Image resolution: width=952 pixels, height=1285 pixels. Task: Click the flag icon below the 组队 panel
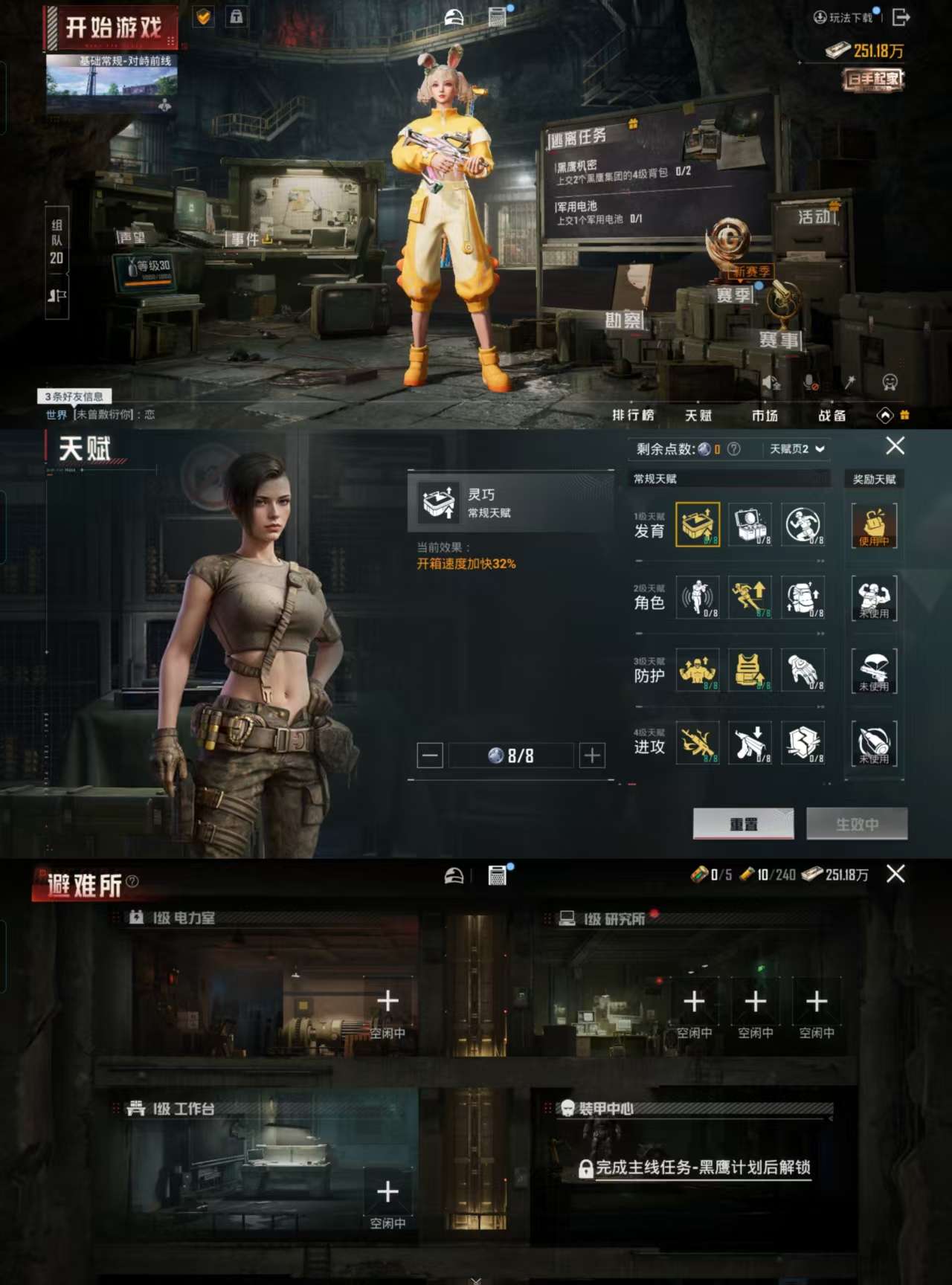[57, 294]
